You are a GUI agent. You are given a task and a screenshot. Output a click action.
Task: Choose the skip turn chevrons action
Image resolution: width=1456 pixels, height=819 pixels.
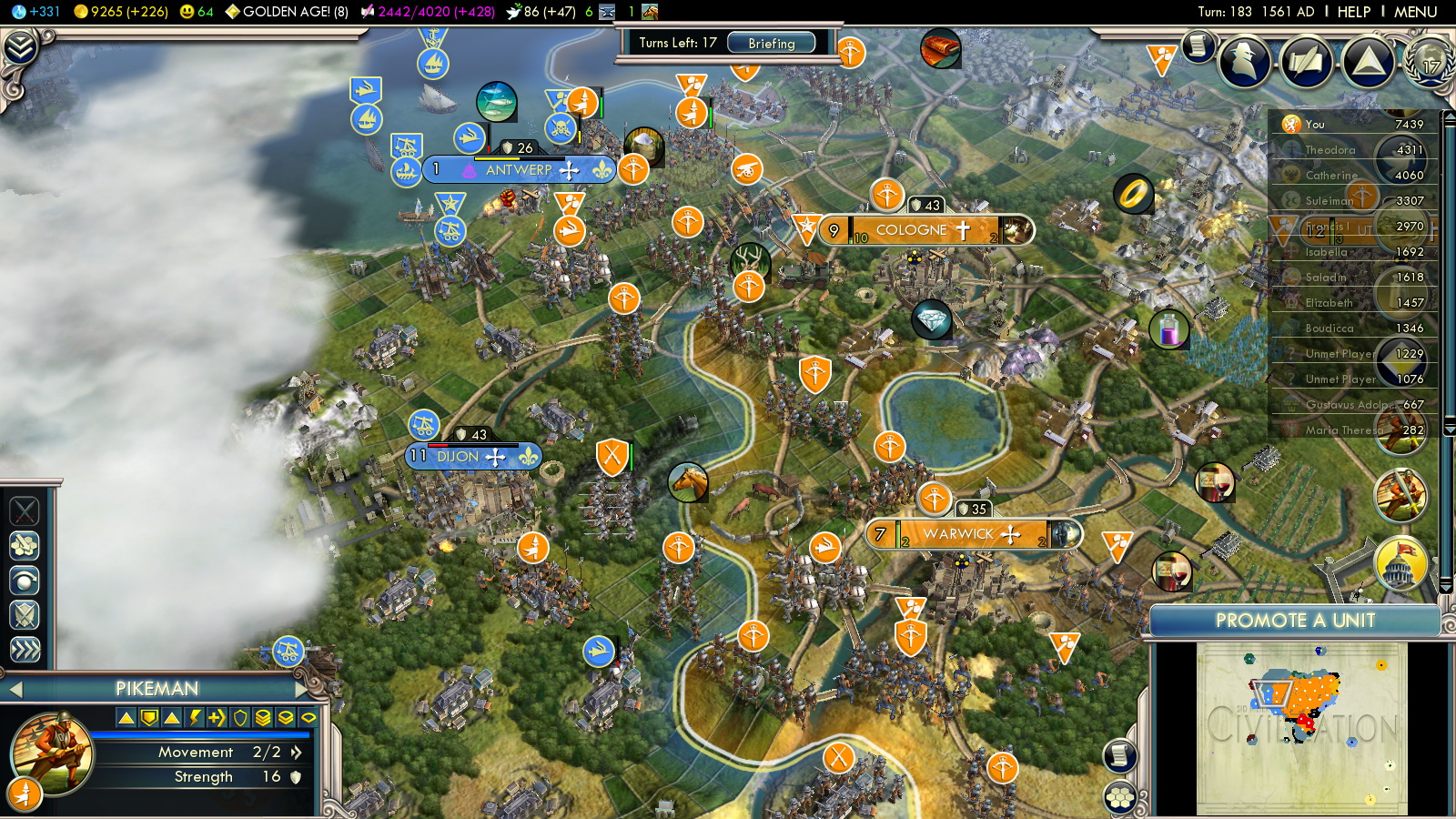[25, 650]
